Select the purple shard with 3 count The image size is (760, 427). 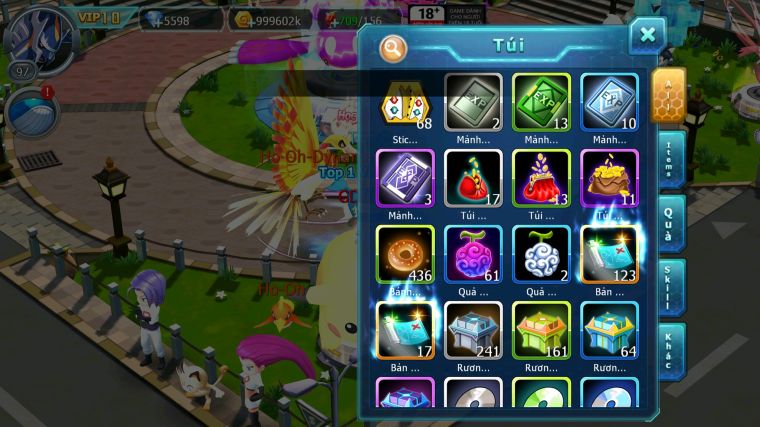(x=405, y=177)
